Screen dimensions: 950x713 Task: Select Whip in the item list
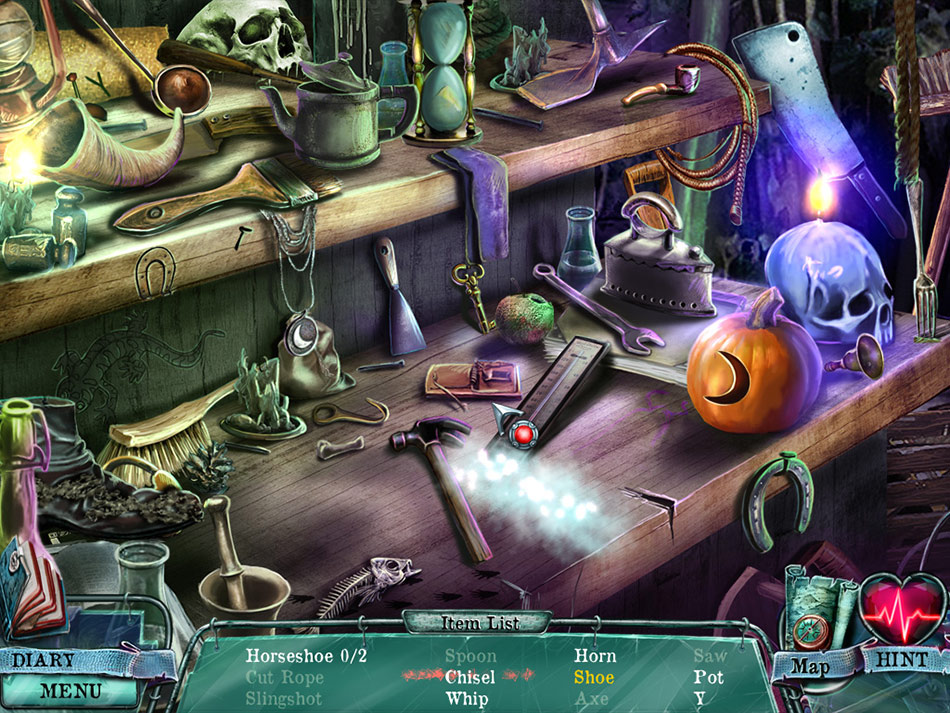tap(467, 698)
